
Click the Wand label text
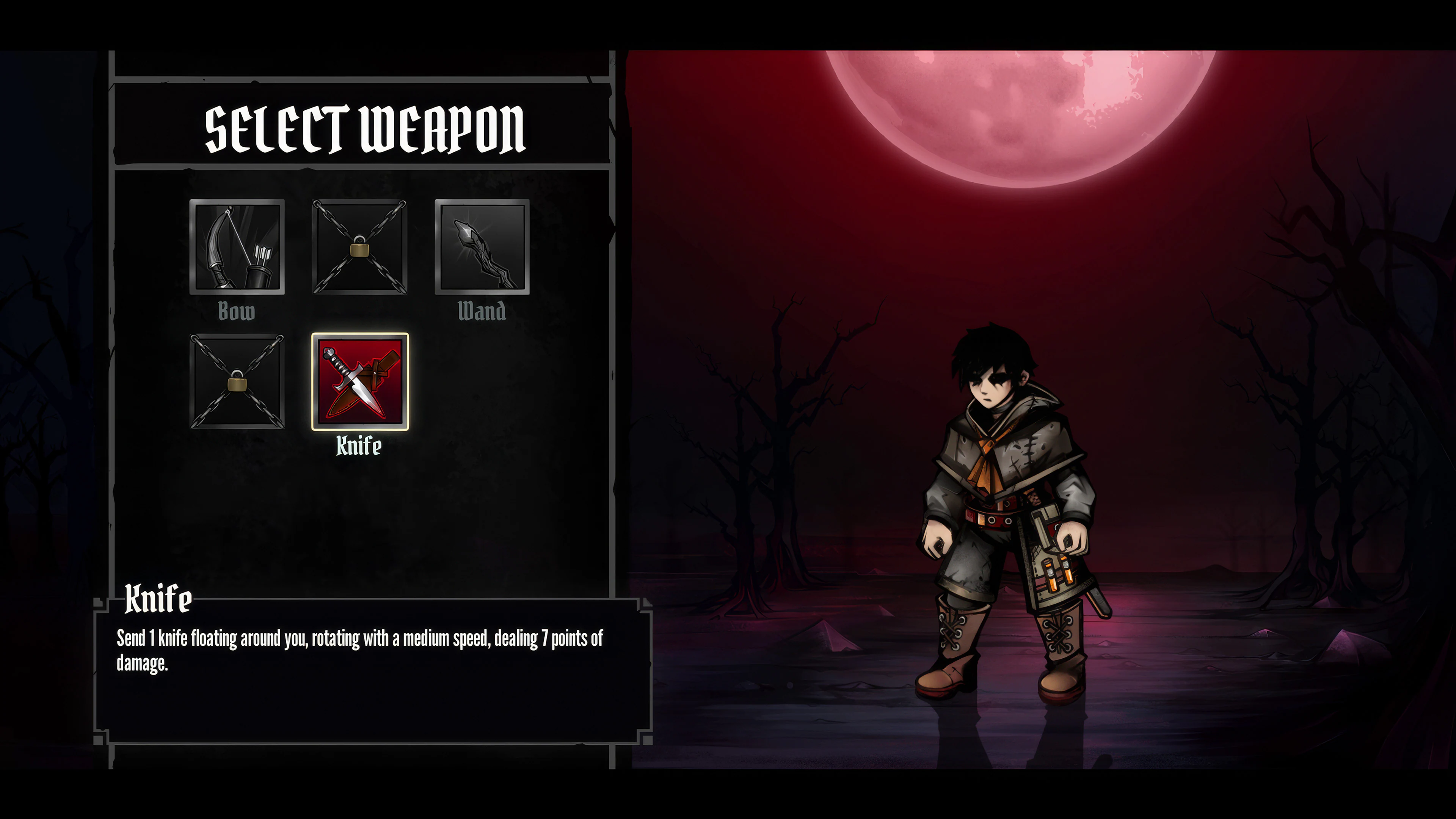[482, 311]
